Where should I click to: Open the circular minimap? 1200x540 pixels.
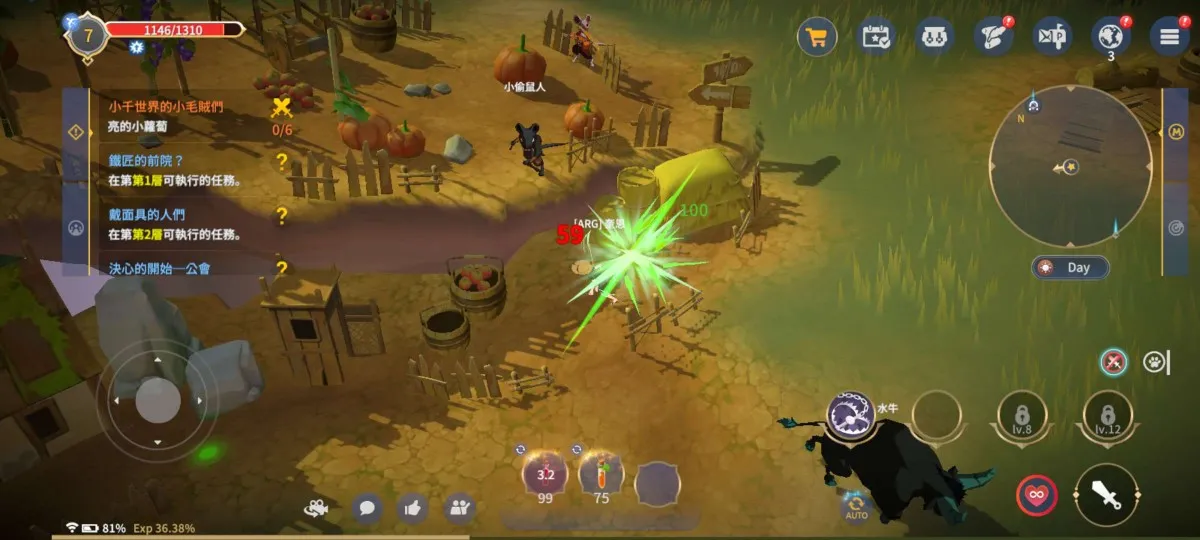(1070, 166)
